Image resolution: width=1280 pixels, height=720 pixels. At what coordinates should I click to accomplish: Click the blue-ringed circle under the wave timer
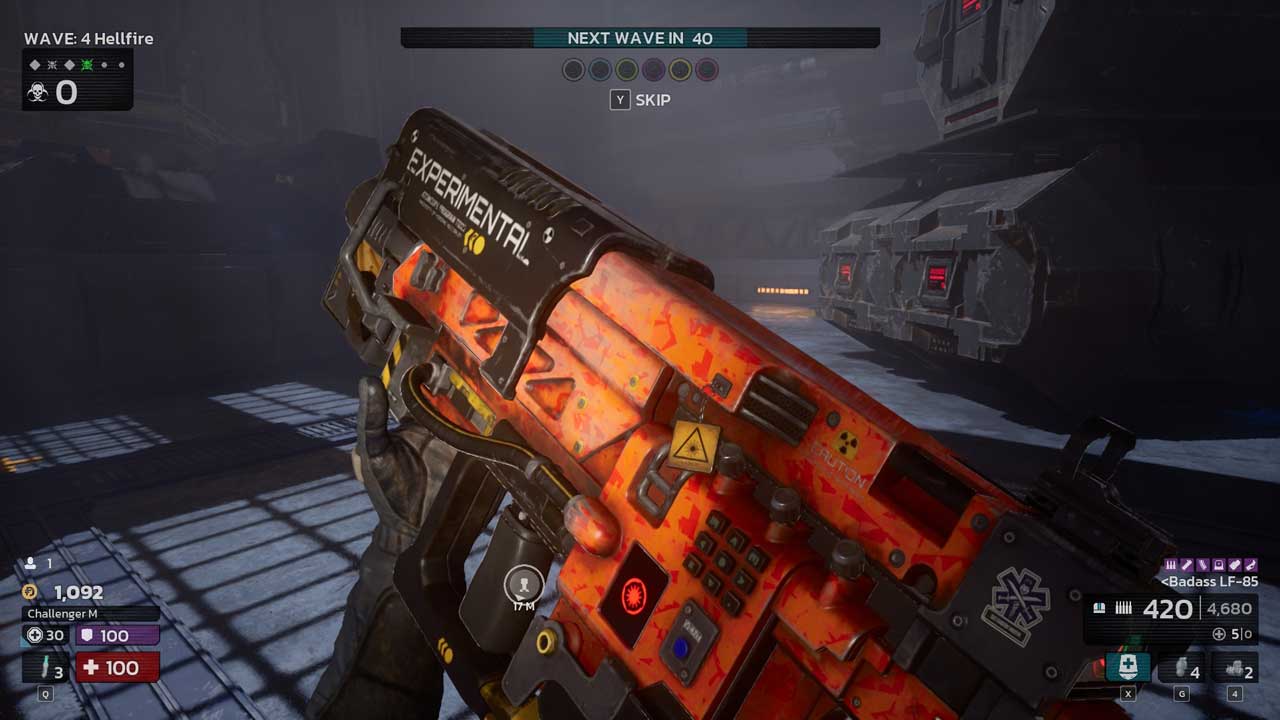[x=600, y=70]
